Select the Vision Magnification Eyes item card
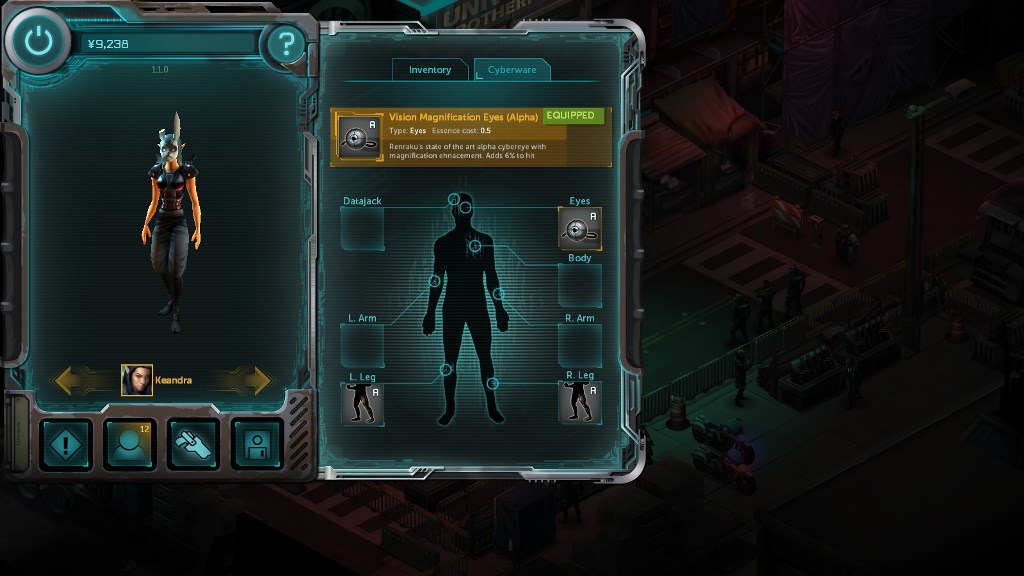The image size is (1024, 576). 471,137
